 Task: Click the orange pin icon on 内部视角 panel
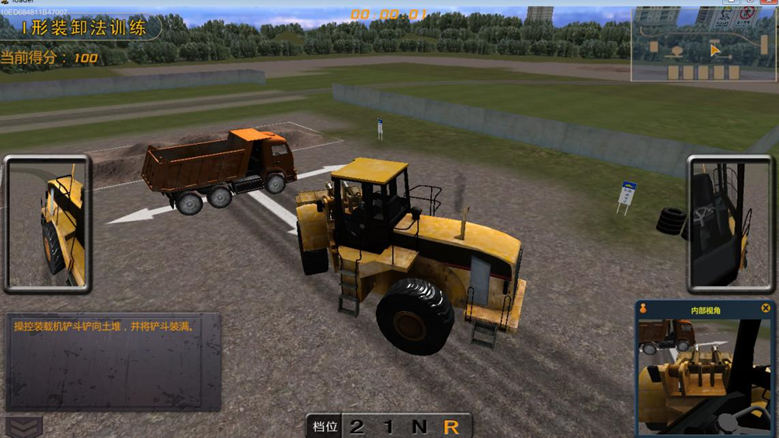644,309
